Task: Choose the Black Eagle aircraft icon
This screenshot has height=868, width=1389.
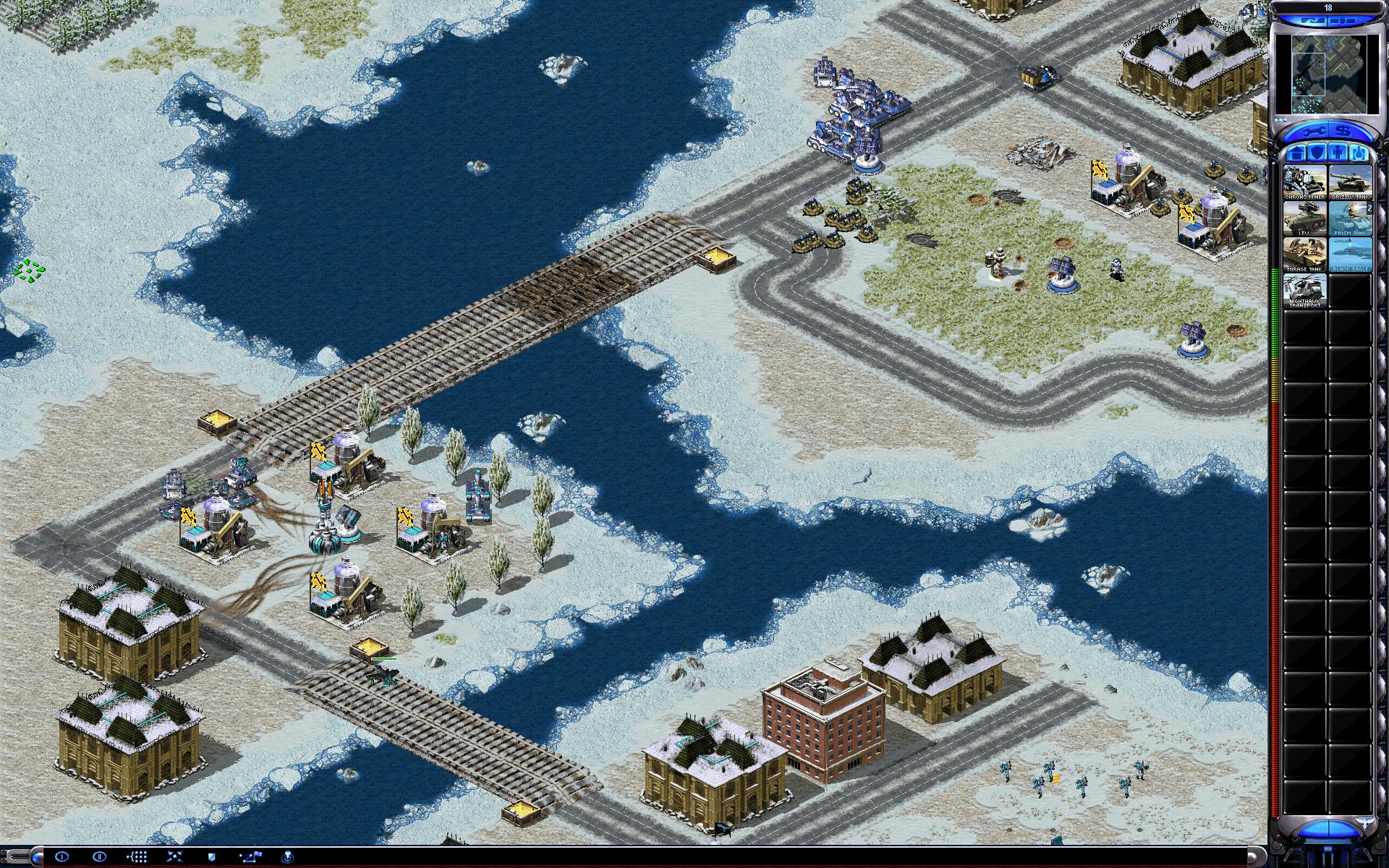Action: coord(1350,254)
